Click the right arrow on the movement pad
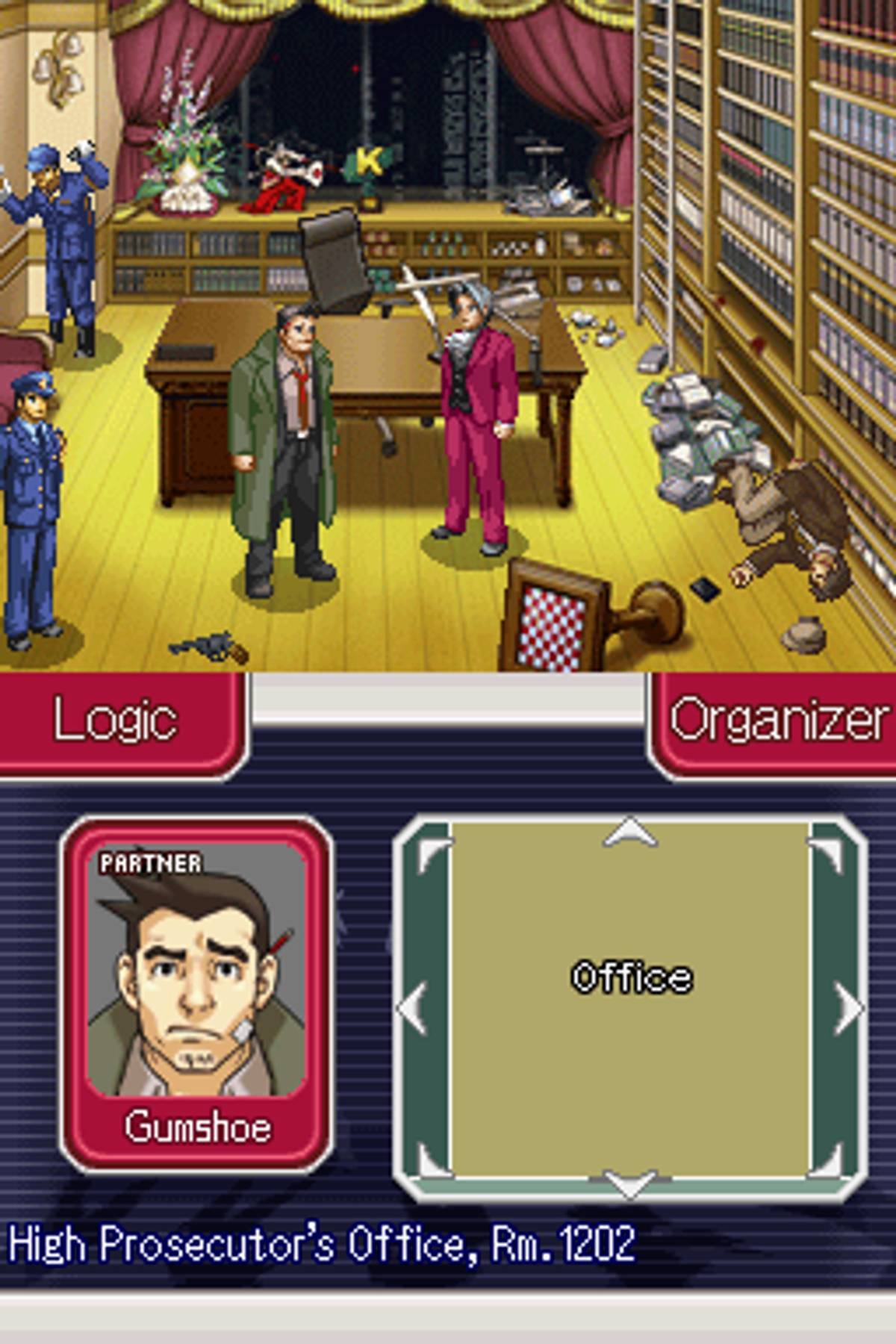 (849, 1008)
